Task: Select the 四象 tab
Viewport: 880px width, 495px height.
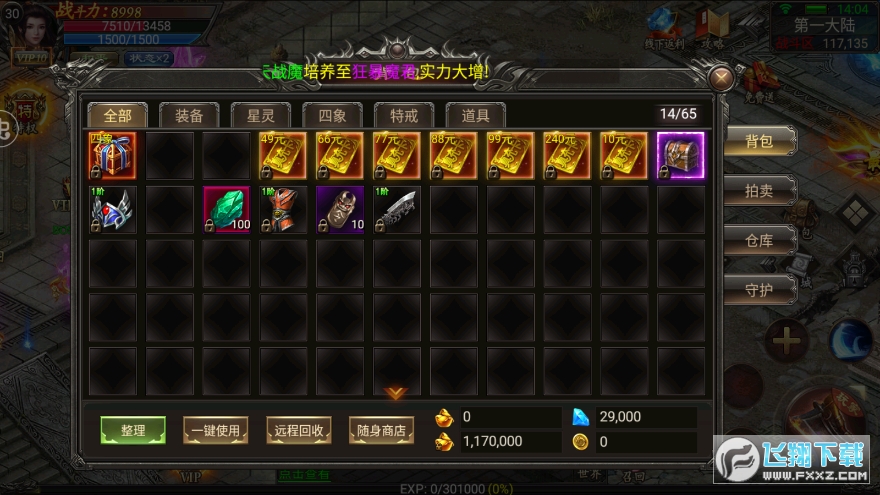Action: (x=332, y=115)
